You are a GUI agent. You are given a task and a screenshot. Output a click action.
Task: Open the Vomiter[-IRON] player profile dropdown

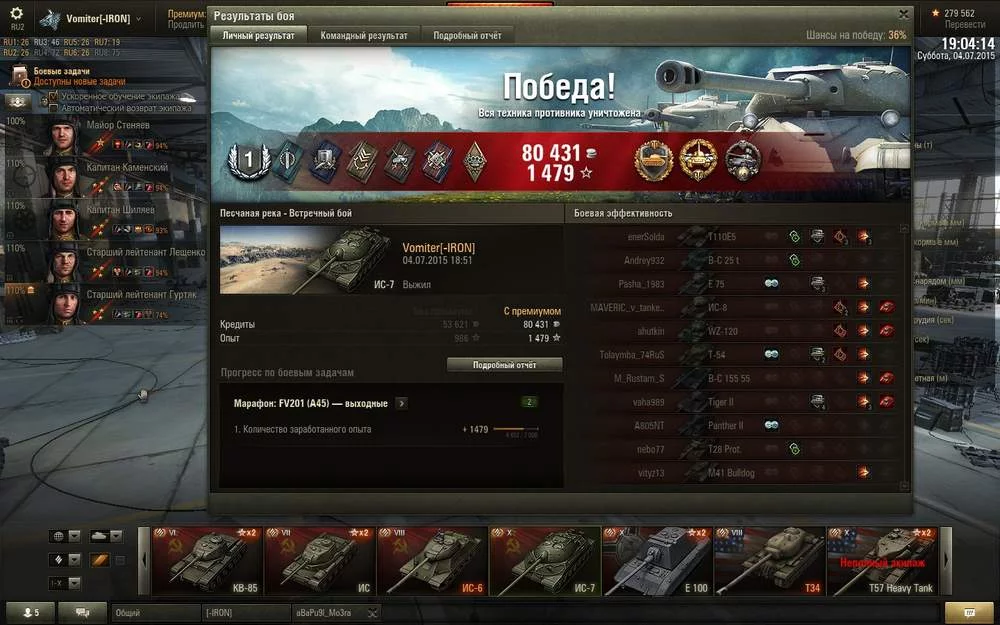97,19
